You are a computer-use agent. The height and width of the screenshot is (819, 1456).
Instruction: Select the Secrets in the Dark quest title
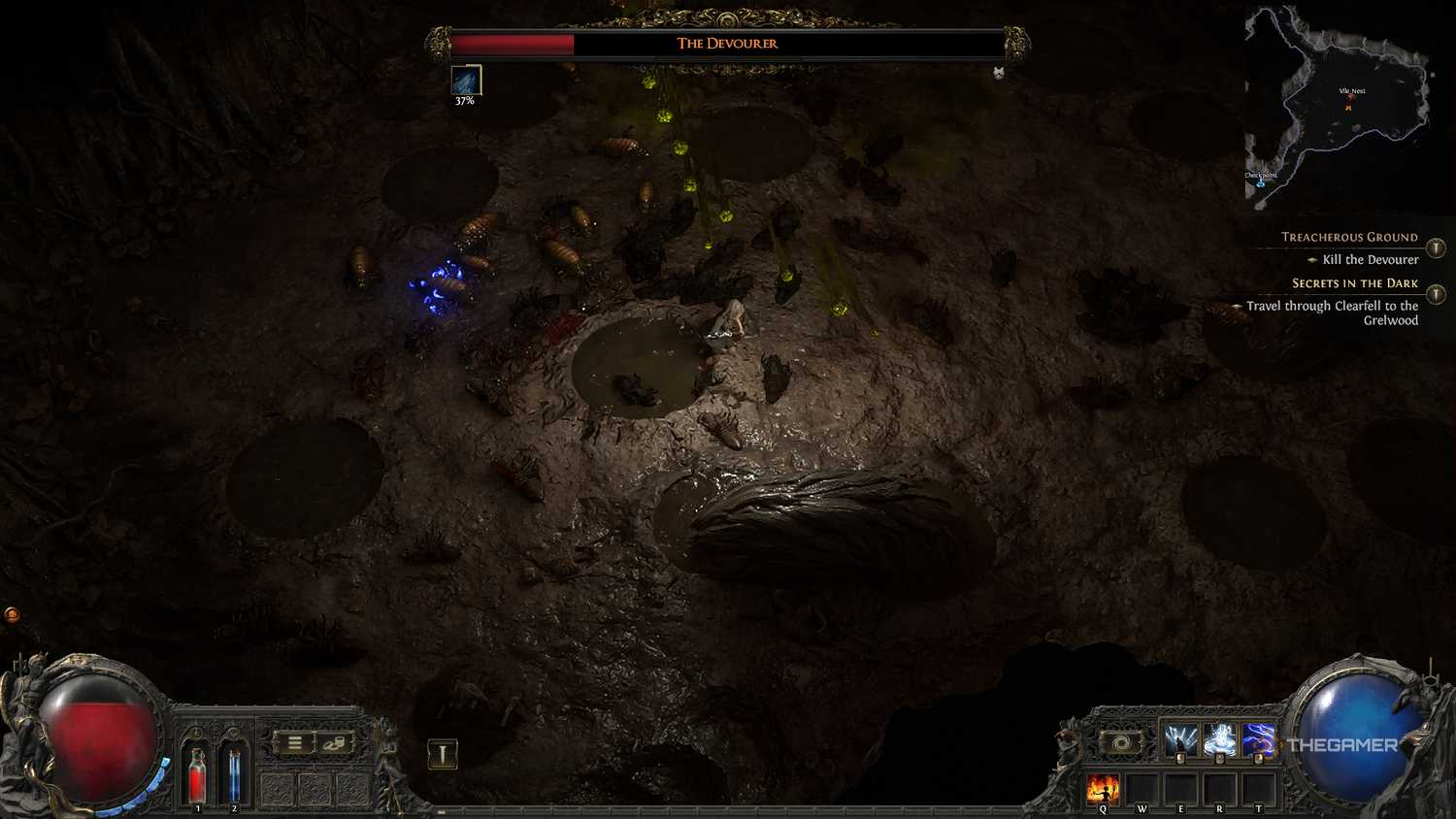tap(1354, 283)
